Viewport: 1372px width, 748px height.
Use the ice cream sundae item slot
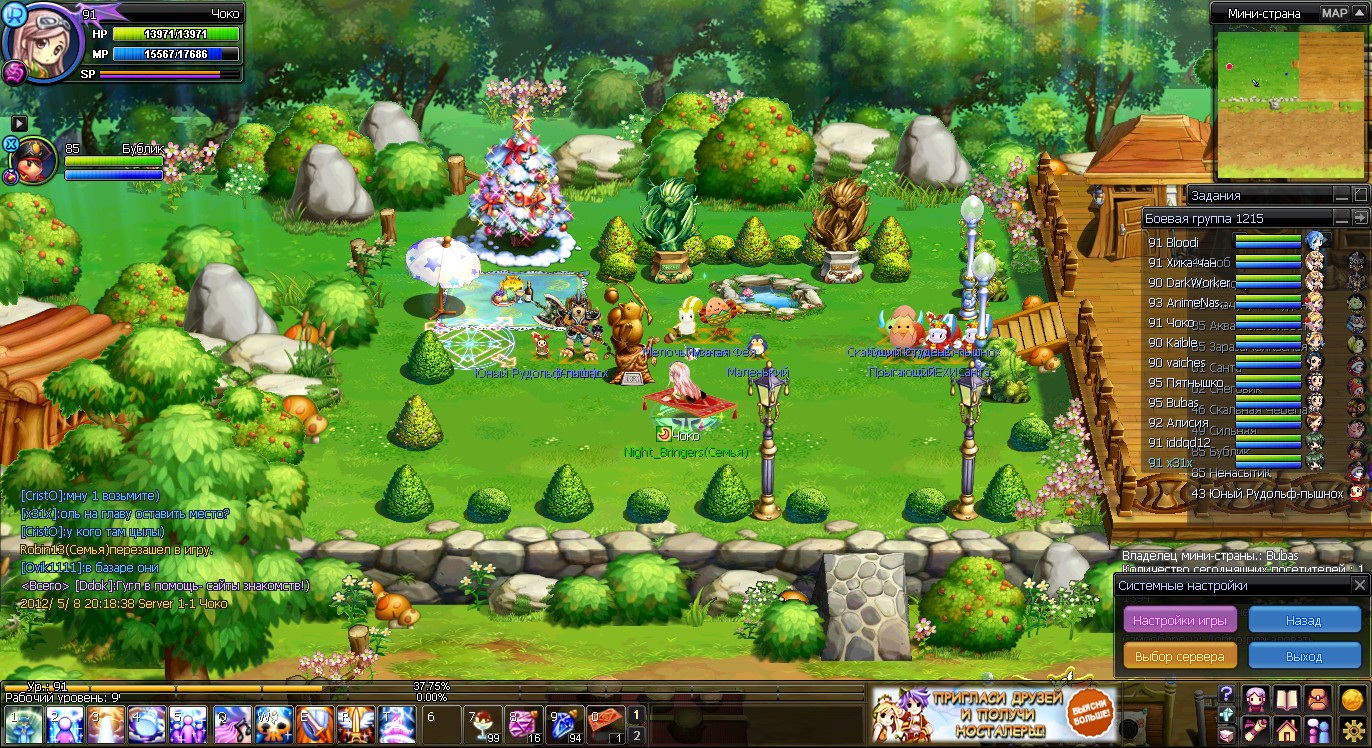(x=482, y=724)
